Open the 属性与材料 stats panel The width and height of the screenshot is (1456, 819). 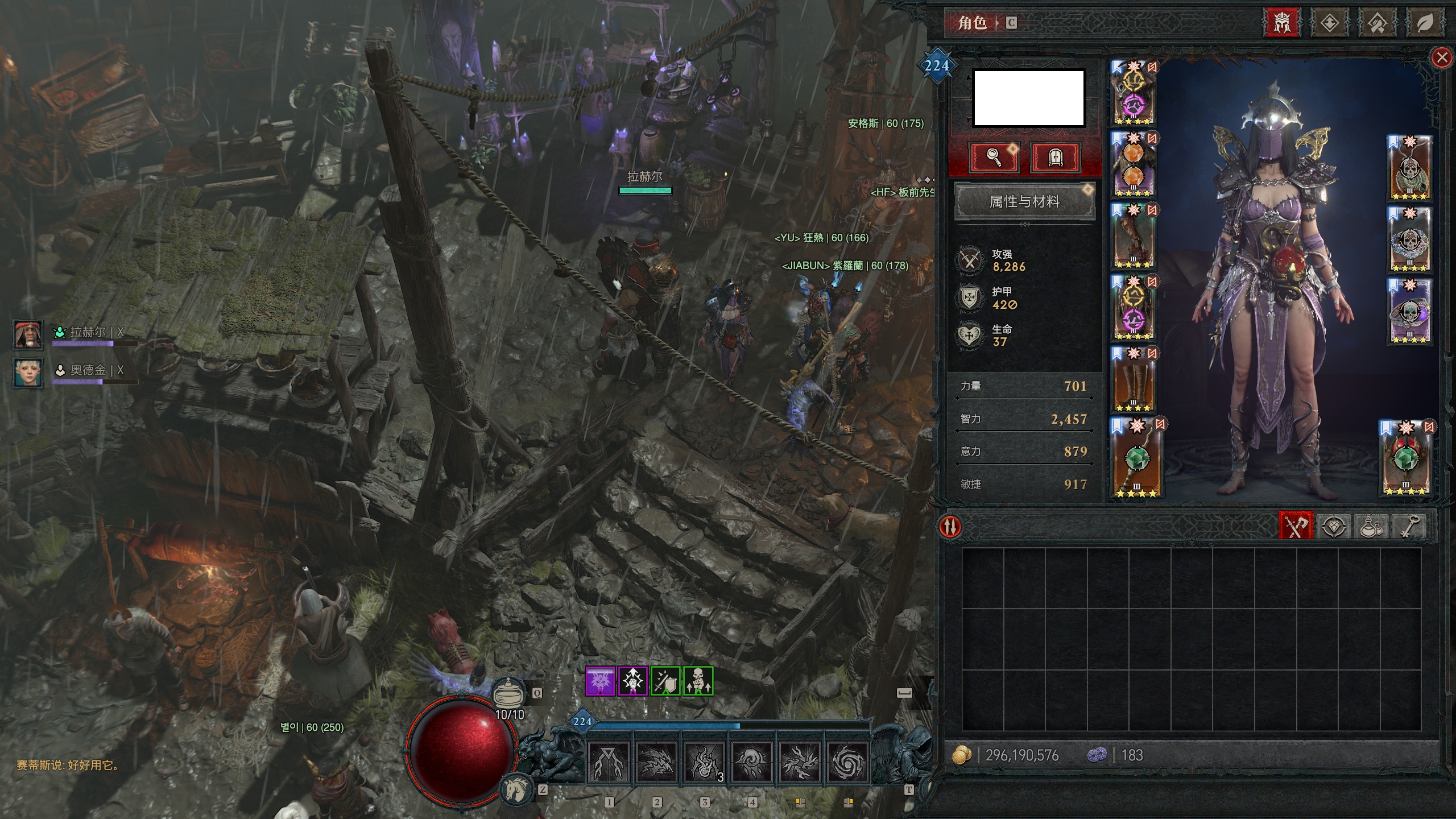(1024, 201)
